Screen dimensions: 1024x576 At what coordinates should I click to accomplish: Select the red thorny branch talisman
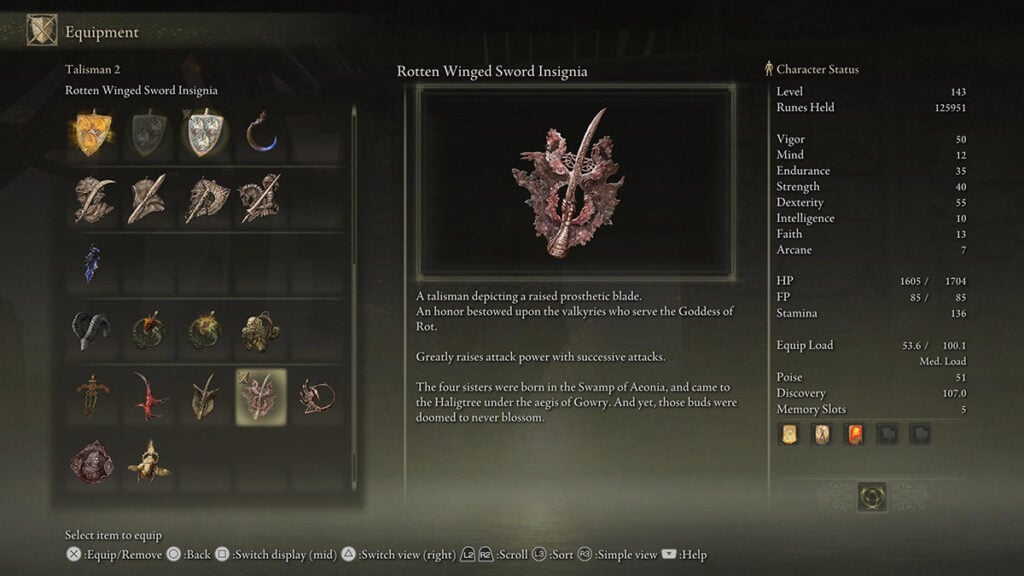point(148,395)
